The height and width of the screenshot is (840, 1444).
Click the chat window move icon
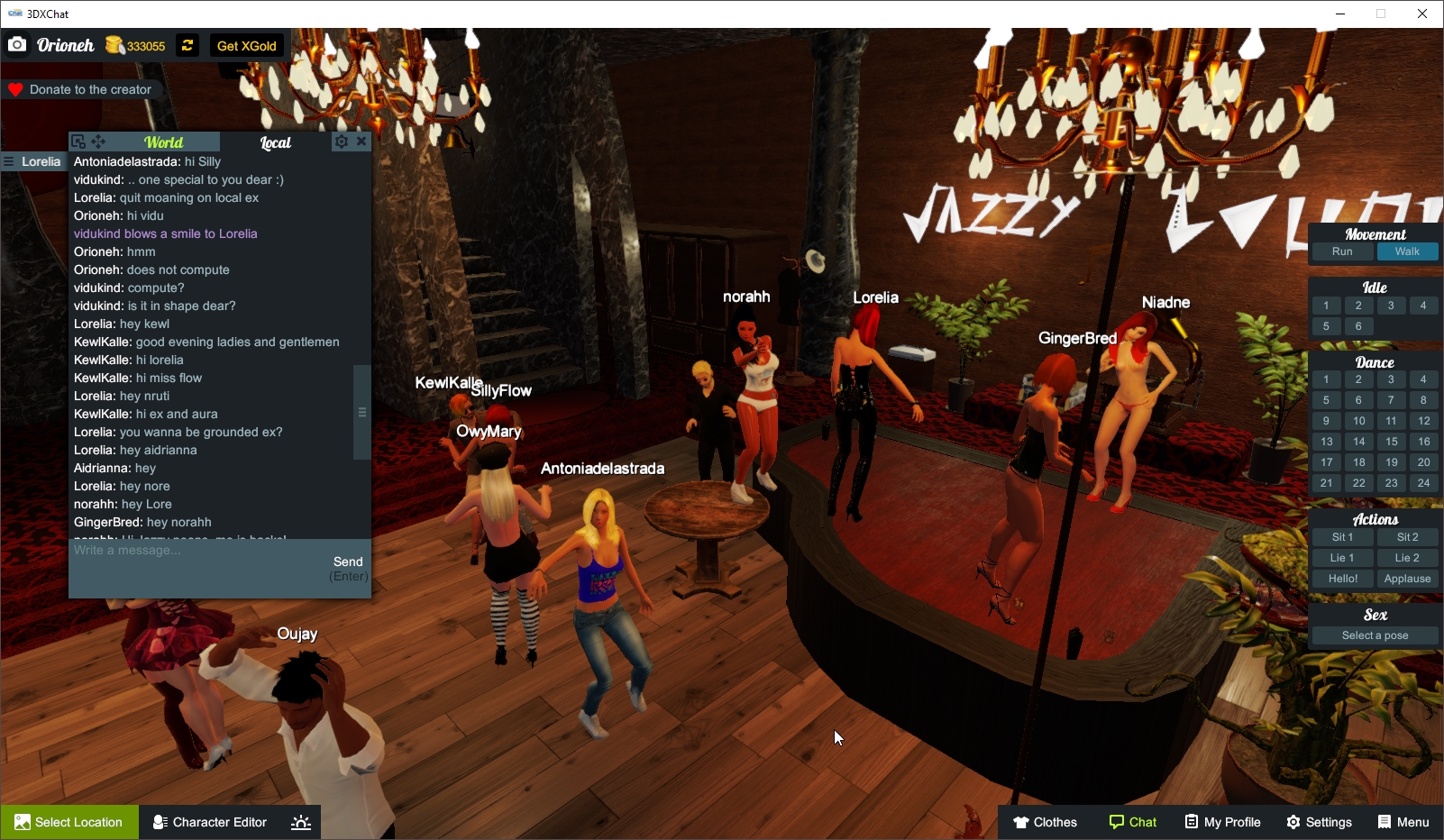click(99, 142)
